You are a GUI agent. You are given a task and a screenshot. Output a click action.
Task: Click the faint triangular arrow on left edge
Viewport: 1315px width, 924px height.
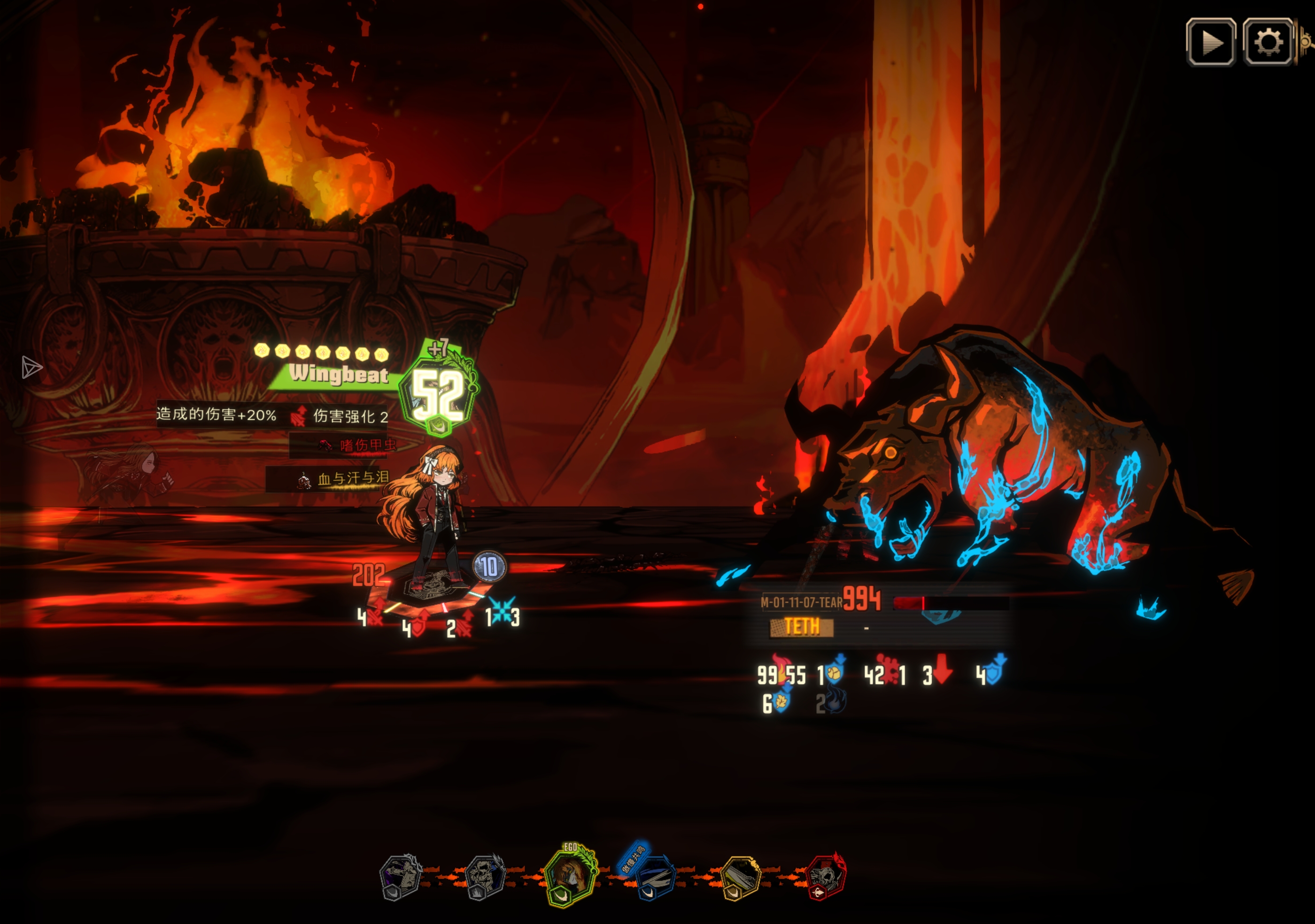[x=31, y=367]
